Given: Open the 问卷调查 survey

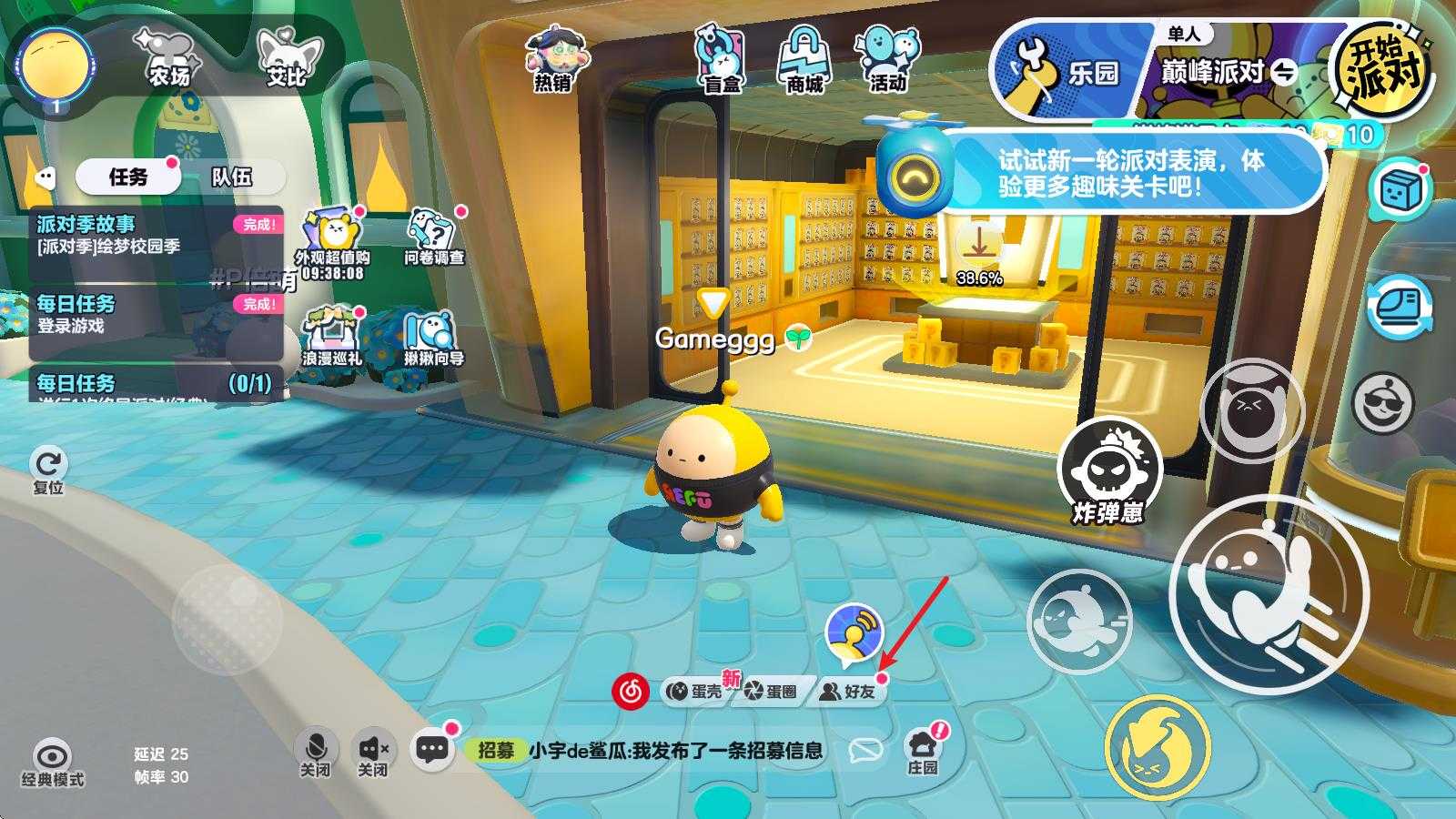Looking at the screenshot, I should coord(434,237).
